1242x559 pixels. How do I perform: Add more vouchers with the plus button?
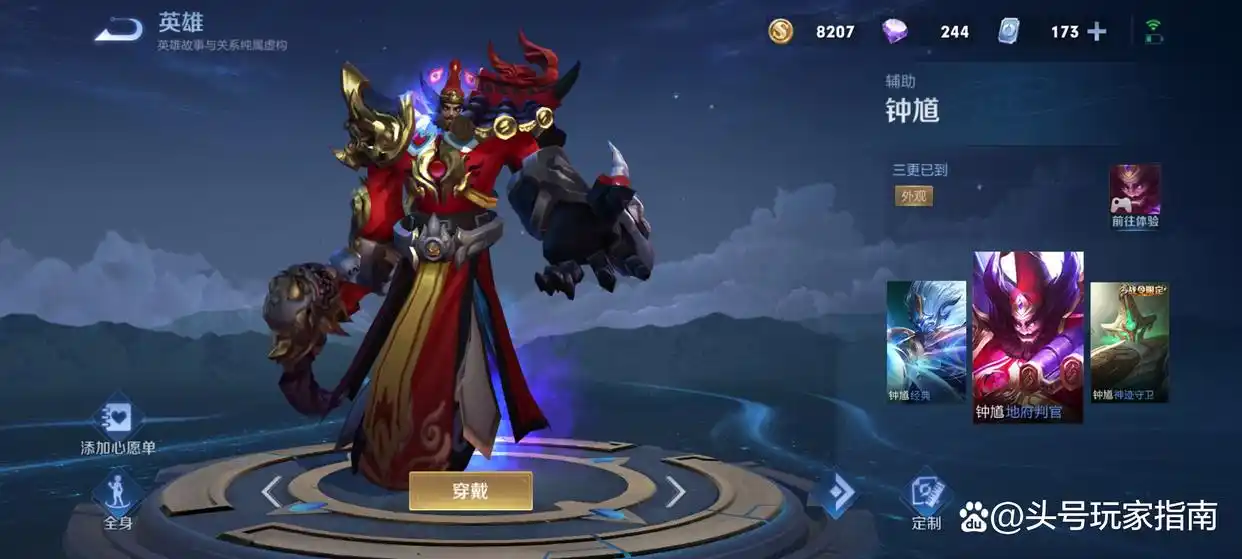point(1097,32)
